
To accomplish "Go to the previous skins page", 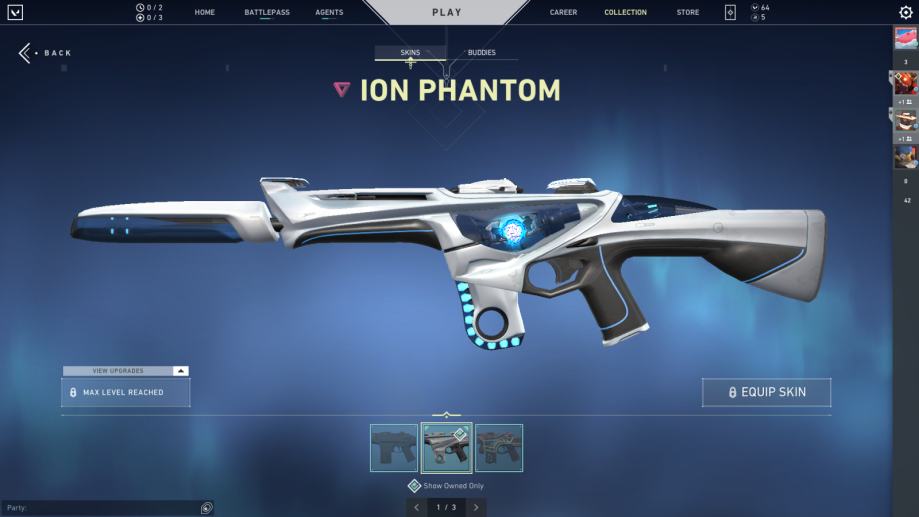I will (417, 508).
